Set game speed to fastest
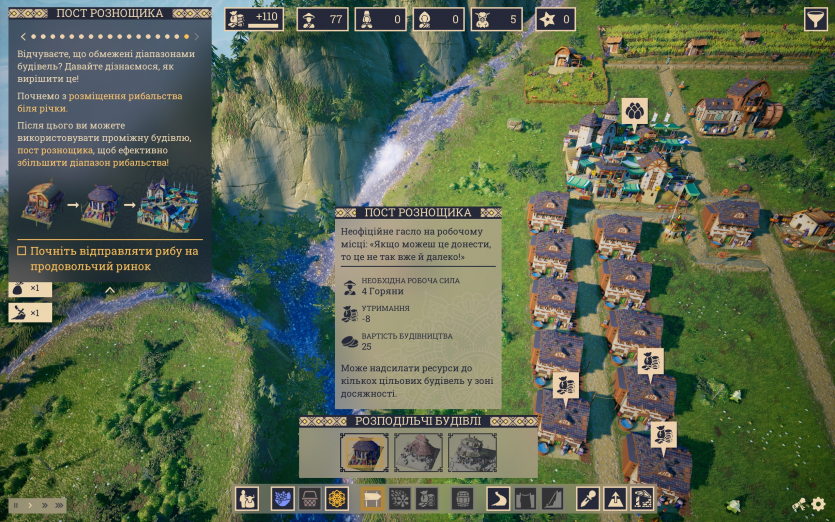Viewport: 835px width, 522px height. pos(57,505)
